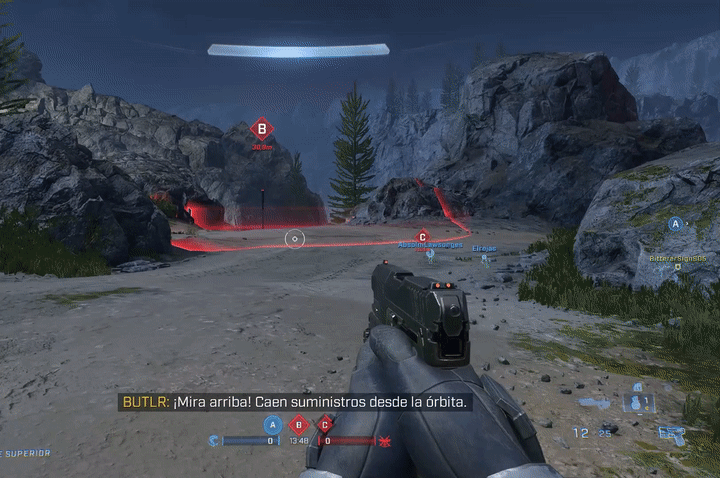This screenshot has height=478, width=720.
Task: Click the zone C diamond on the scoreboard
Action: pos(324,424)
